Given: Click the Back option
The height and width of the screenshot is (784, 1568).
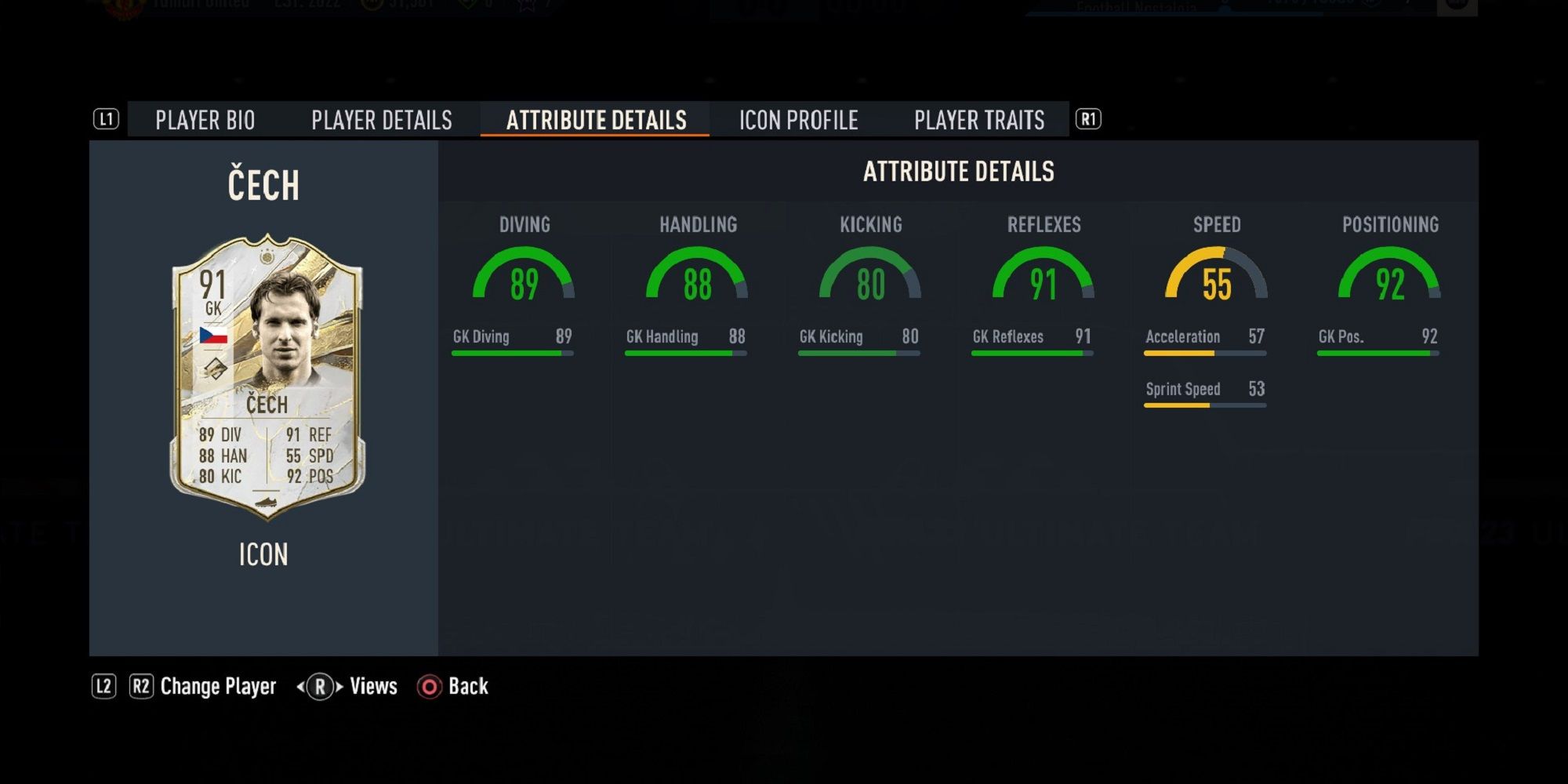Looking at the screenshot, I should [455, 687].
